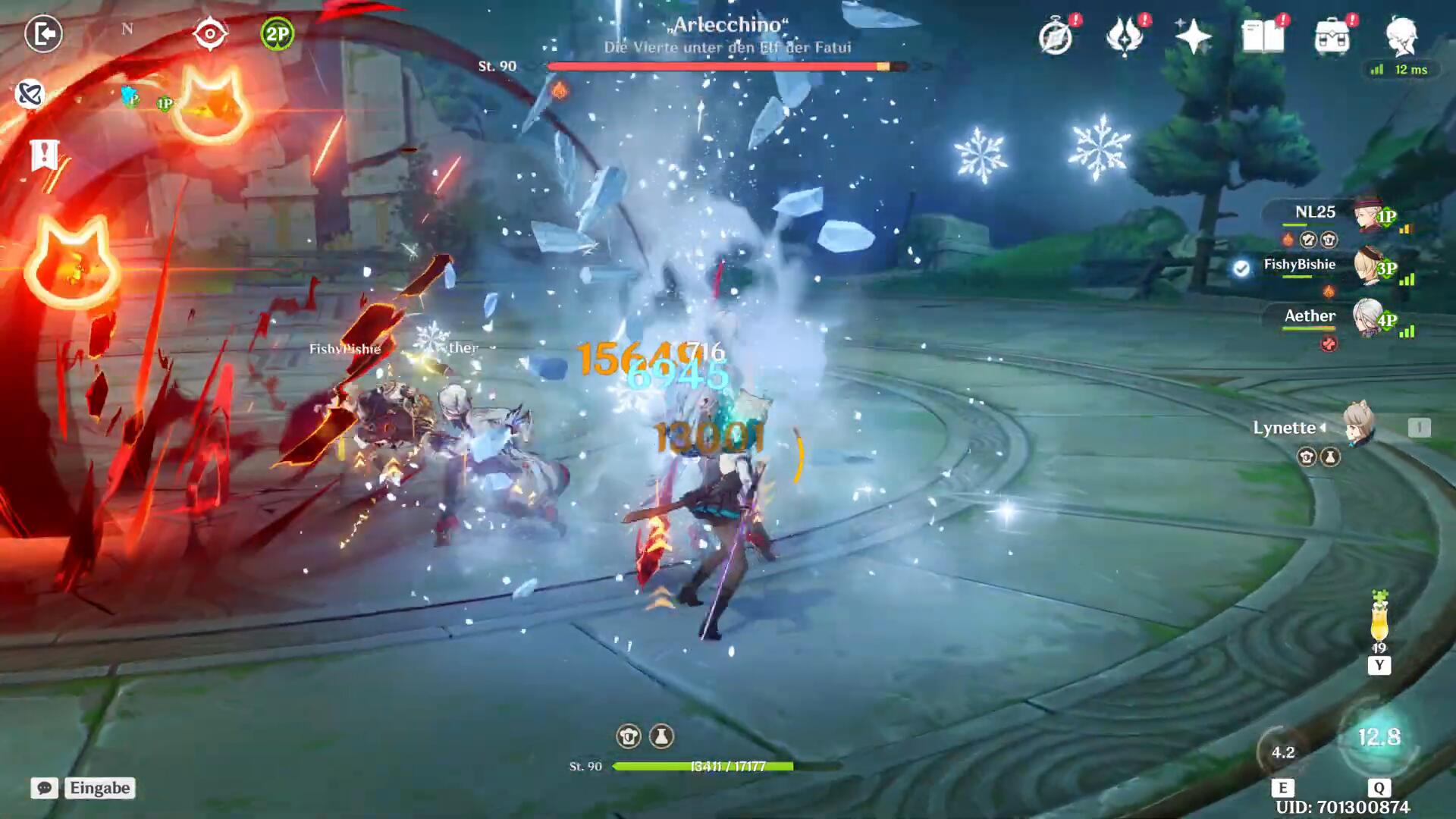Click the chat speech bubble icon
The height and width of the screenshot is (819, 1456).
tap(44, 788)
